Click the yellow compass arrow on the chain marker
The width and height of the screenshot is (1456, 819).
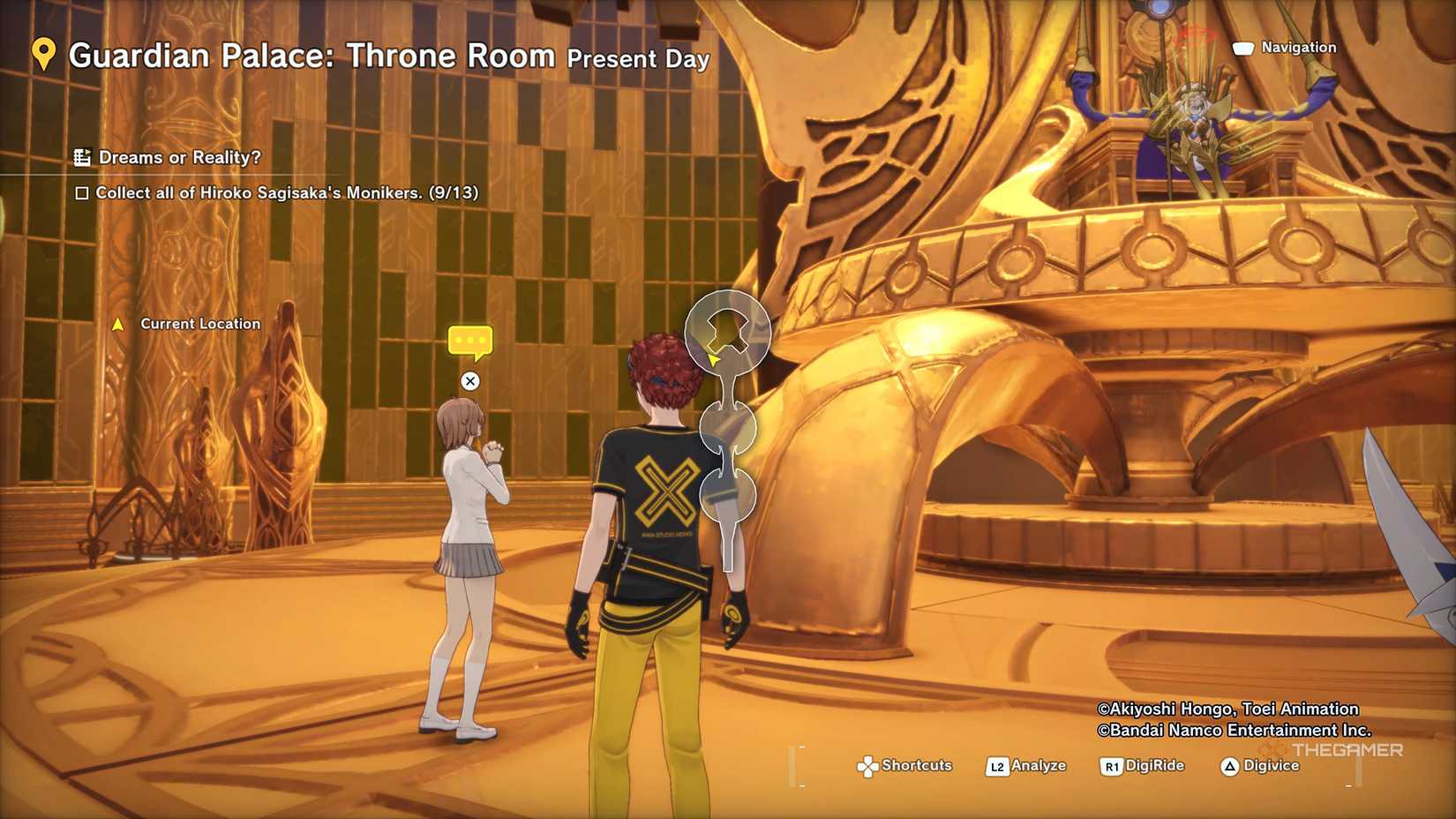(713, 359)
